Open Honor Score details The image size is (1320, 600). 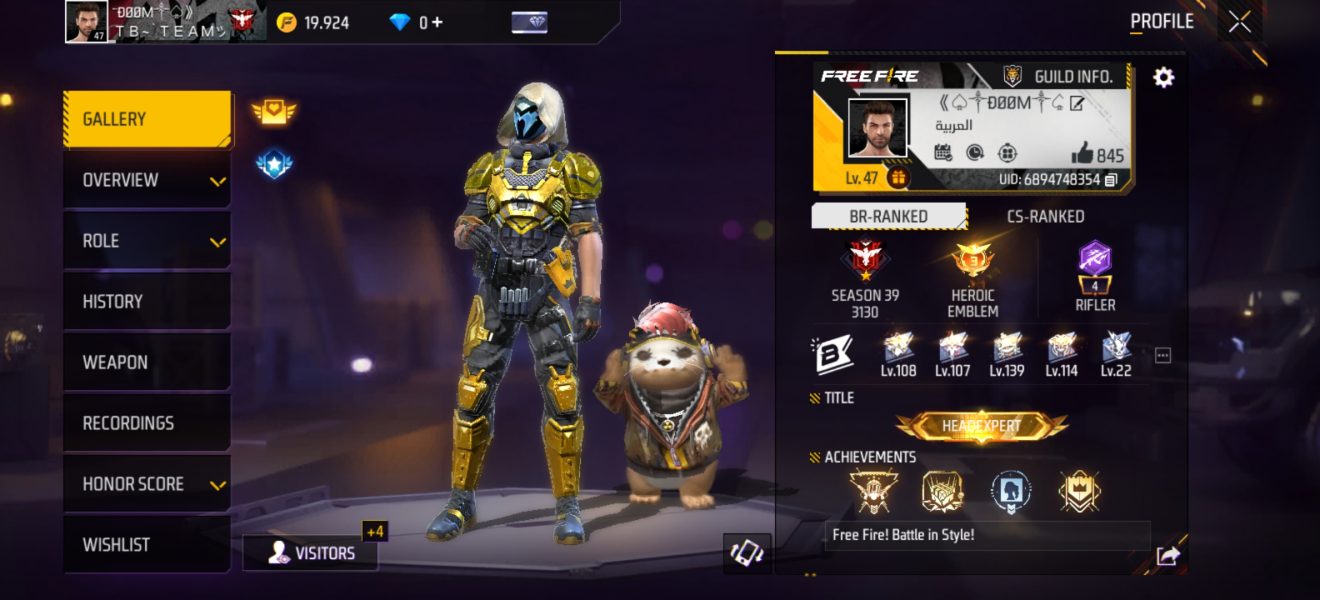click(x=146, y=484)
